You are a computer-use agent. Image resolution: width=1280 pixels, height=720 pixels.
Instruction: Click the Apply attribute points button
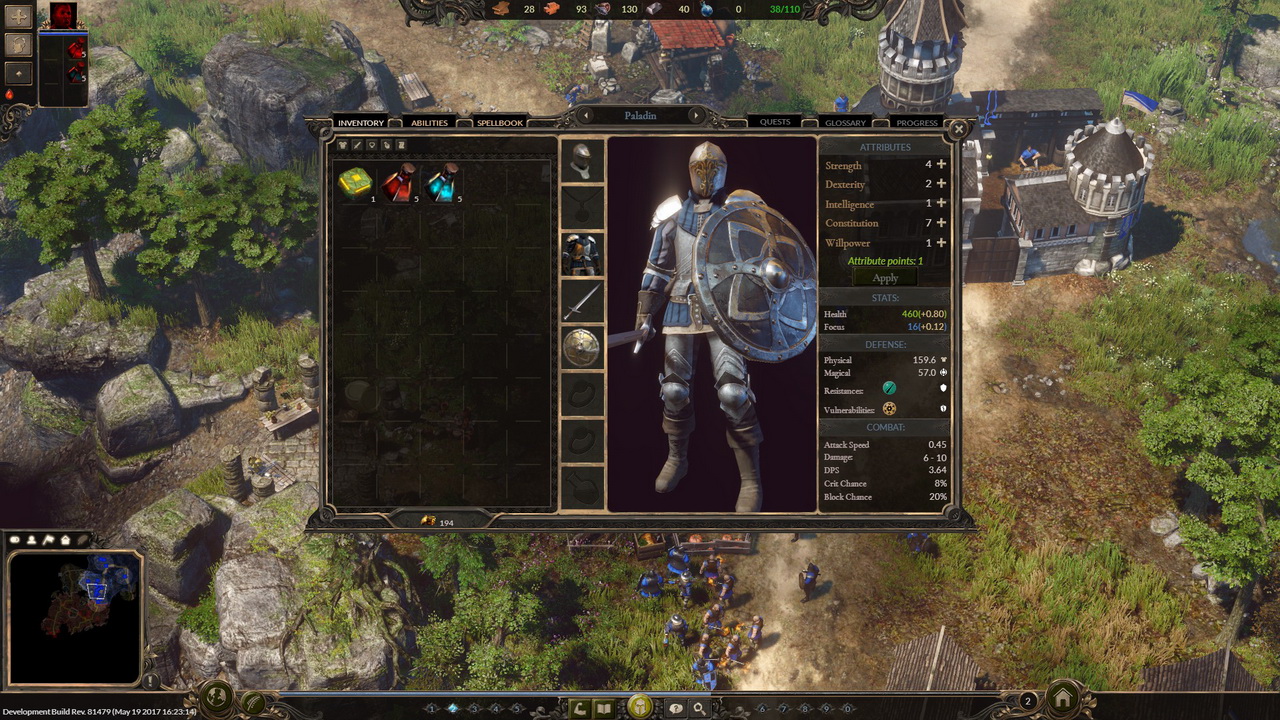pyautogui.click(x=885, y=278)
